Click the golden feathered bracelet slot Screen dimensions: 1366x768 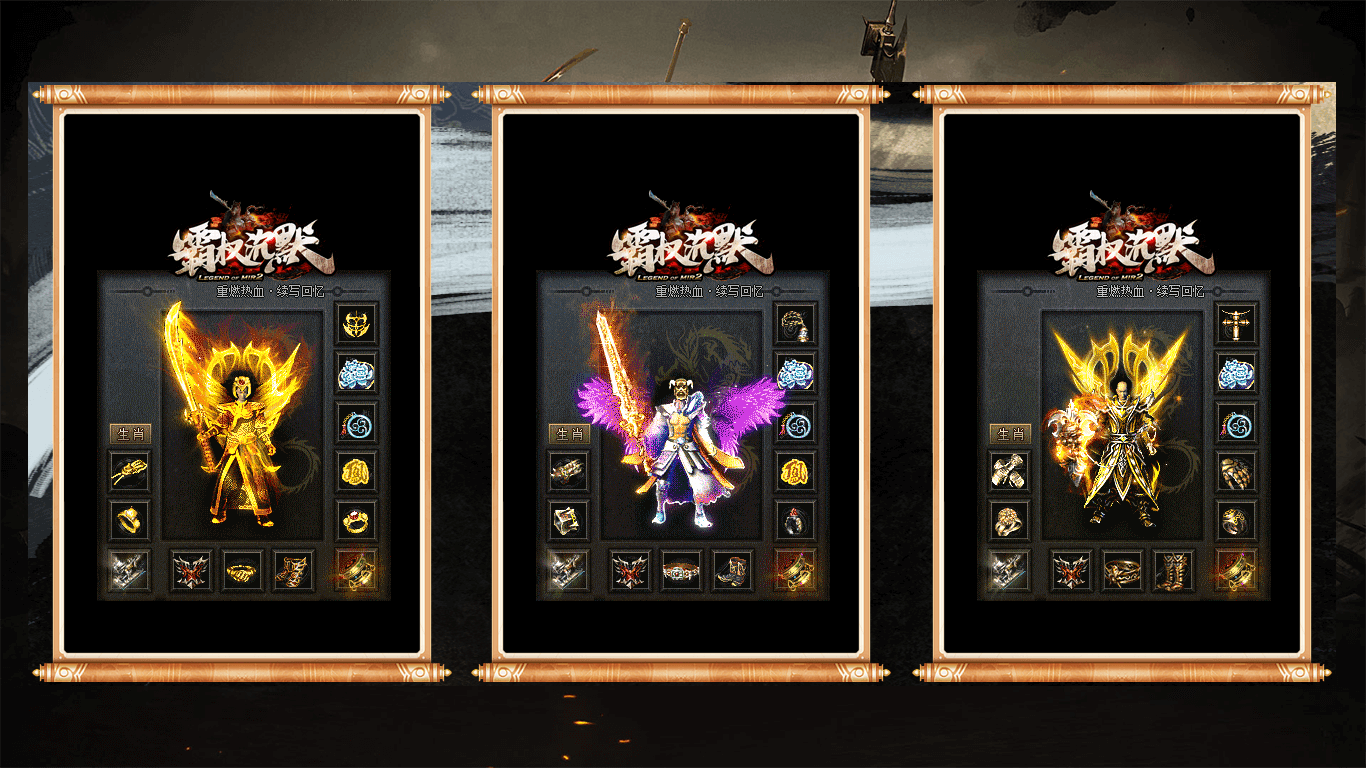129,471
